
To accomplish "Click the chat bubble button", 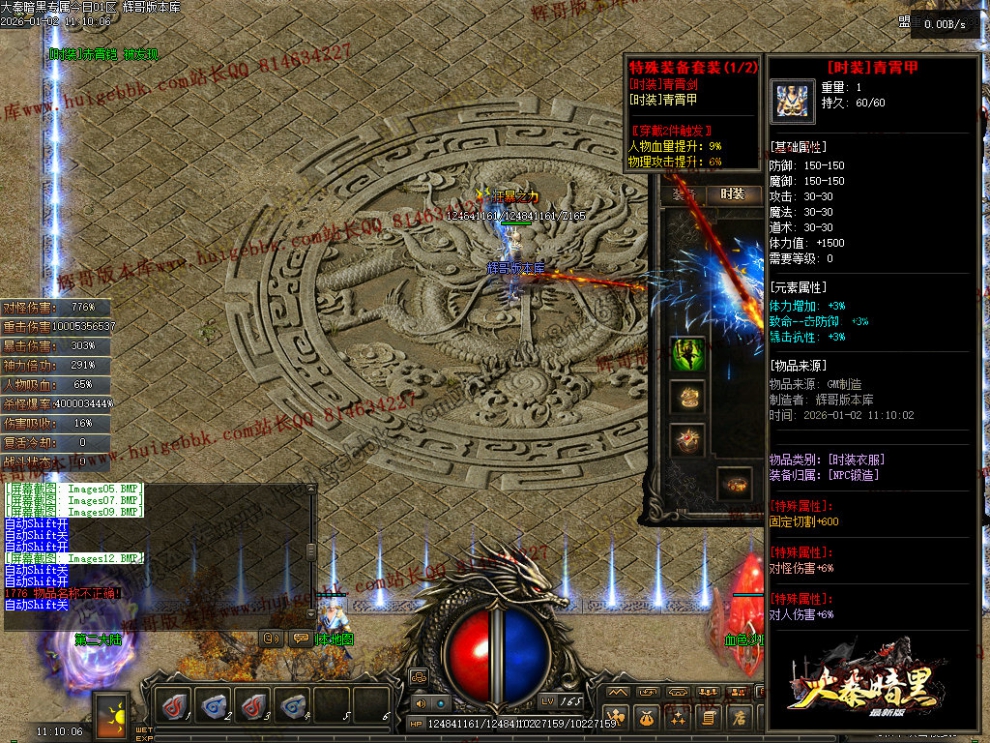I will (299, 637).
